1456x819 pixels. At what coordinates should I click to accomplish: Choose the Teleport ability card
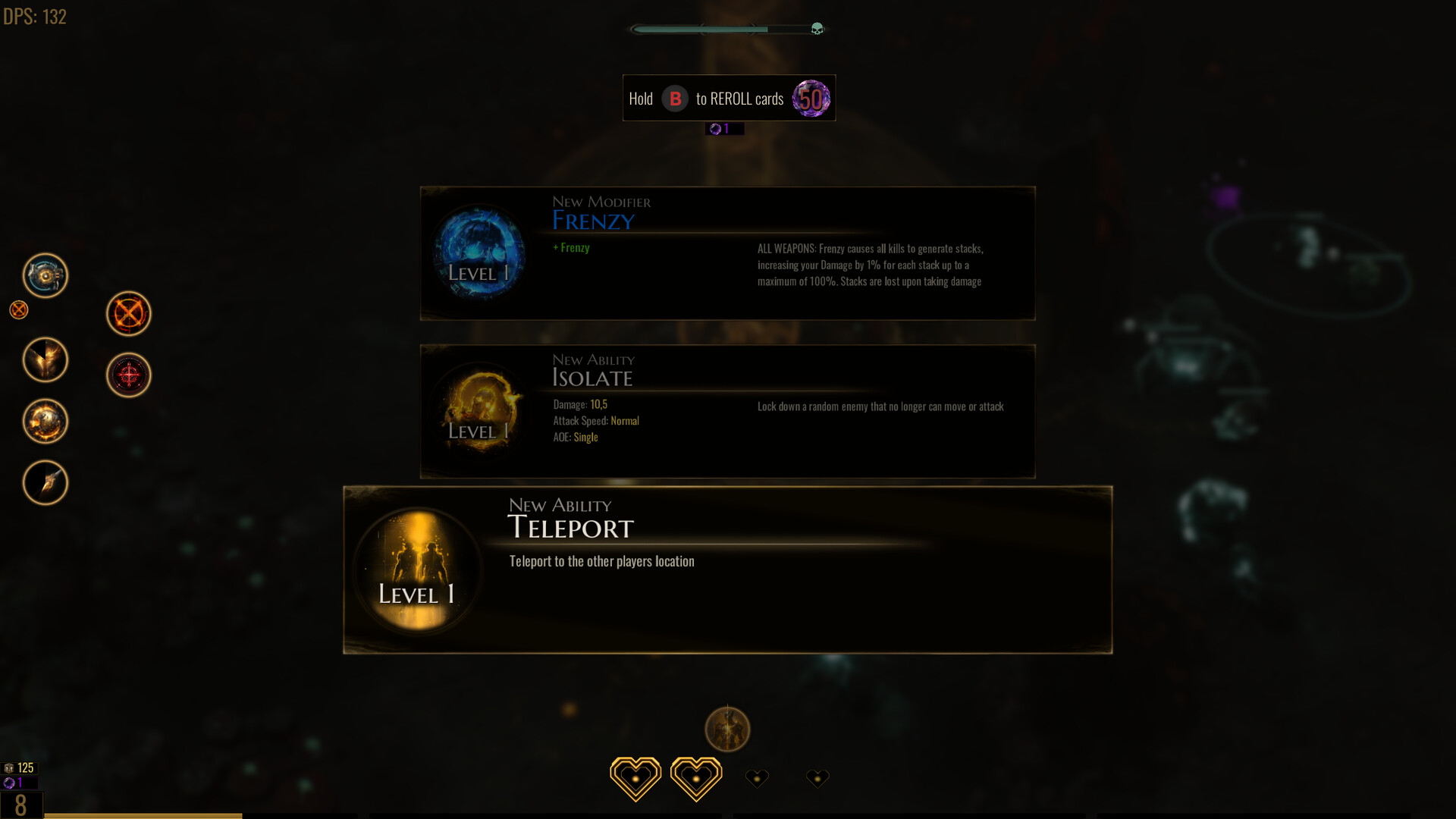click(x=728, y=570)
